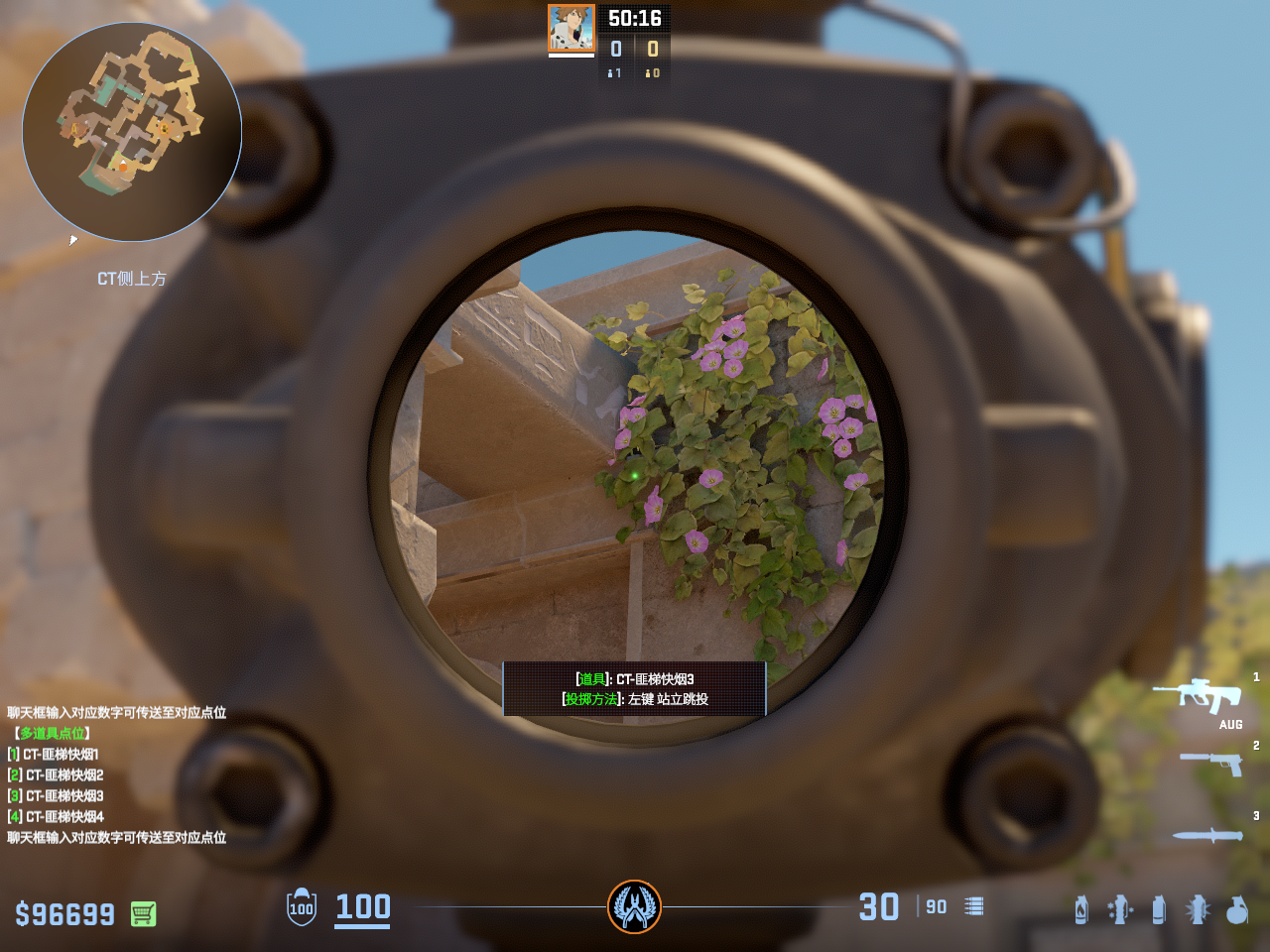This screenshot has height=952, width=1270.
Task: Click the circular radar minimap
Action: 132,132
